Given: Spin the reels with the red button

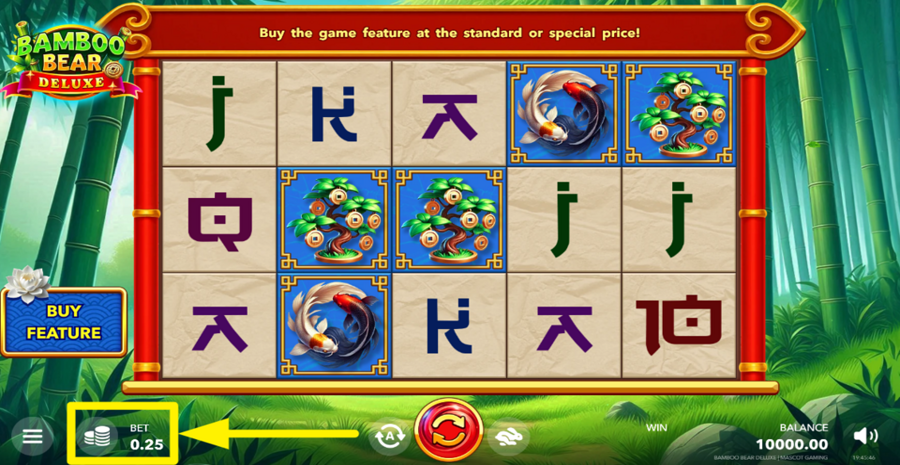Looking at the screenshot, I should 445,435.
